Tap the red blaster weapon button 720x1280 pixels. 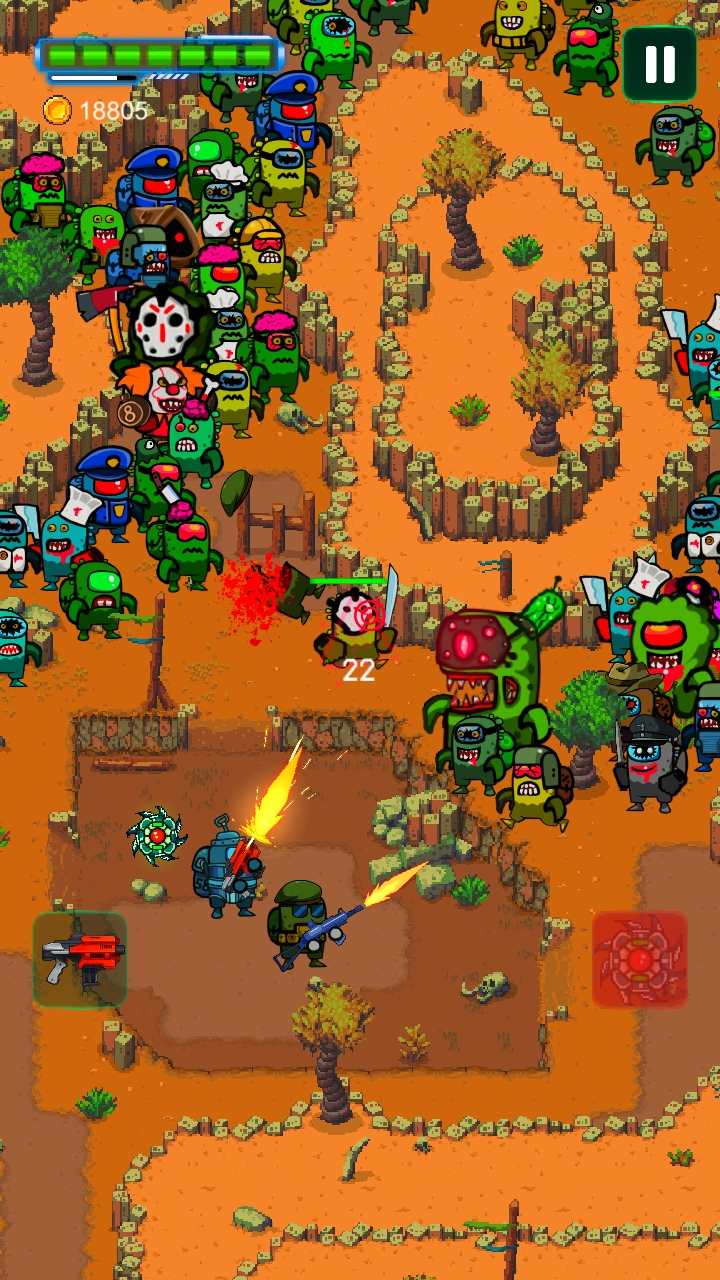coord(80,960)
